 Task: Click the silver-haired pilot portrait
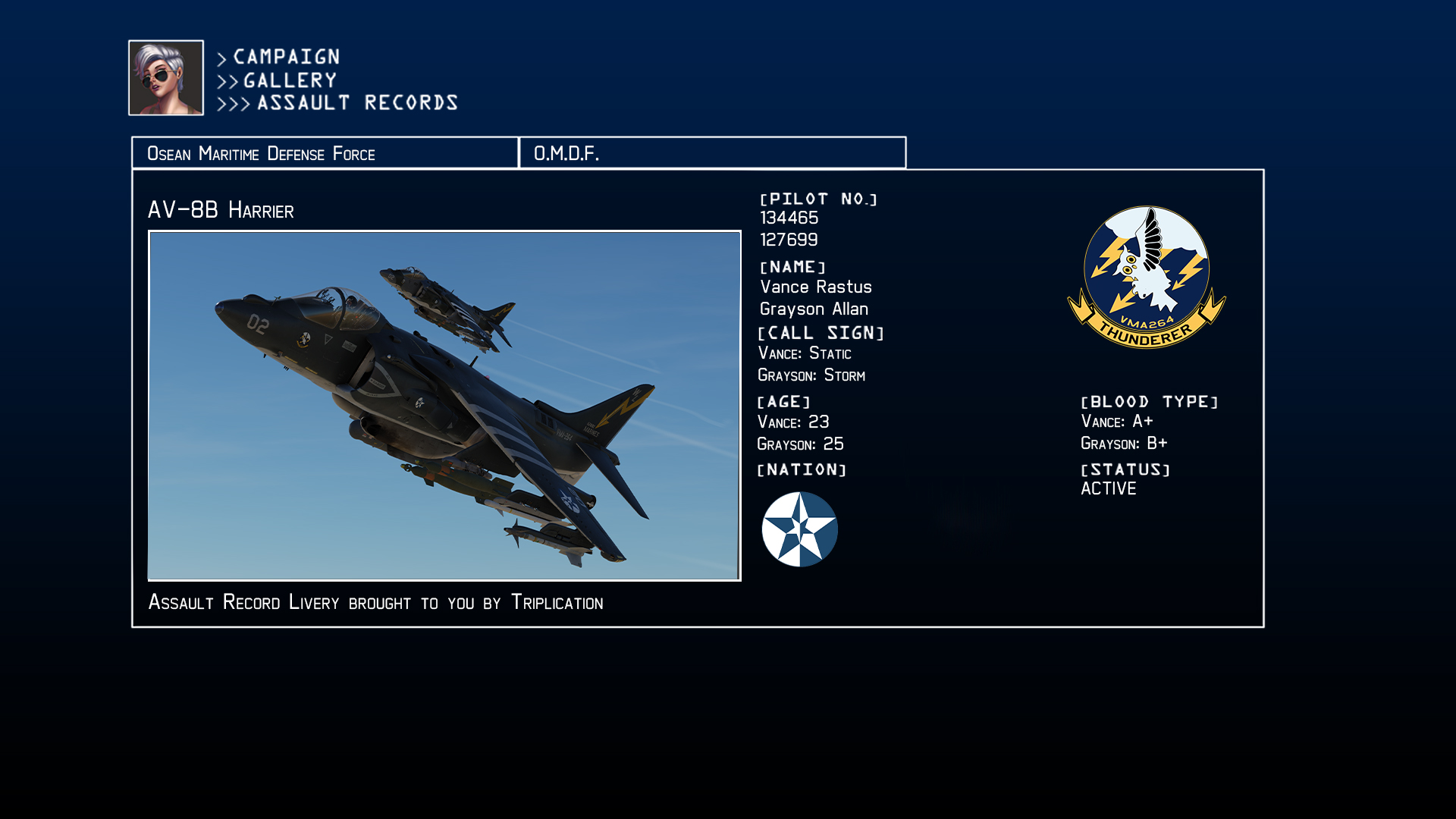(166, 78)
